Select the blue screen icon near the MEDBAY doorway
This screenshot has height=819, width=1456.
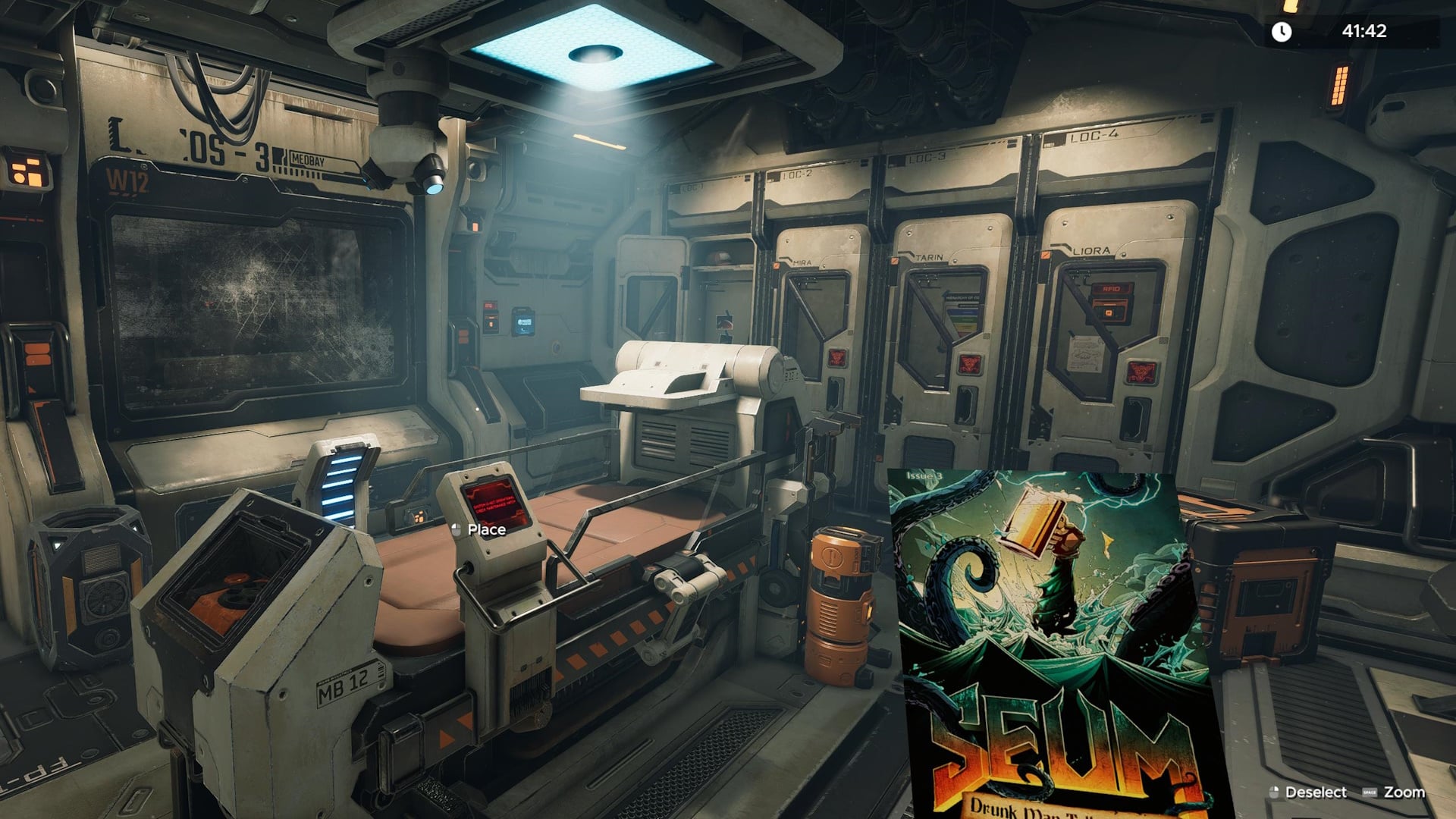[x=522, y=322]
